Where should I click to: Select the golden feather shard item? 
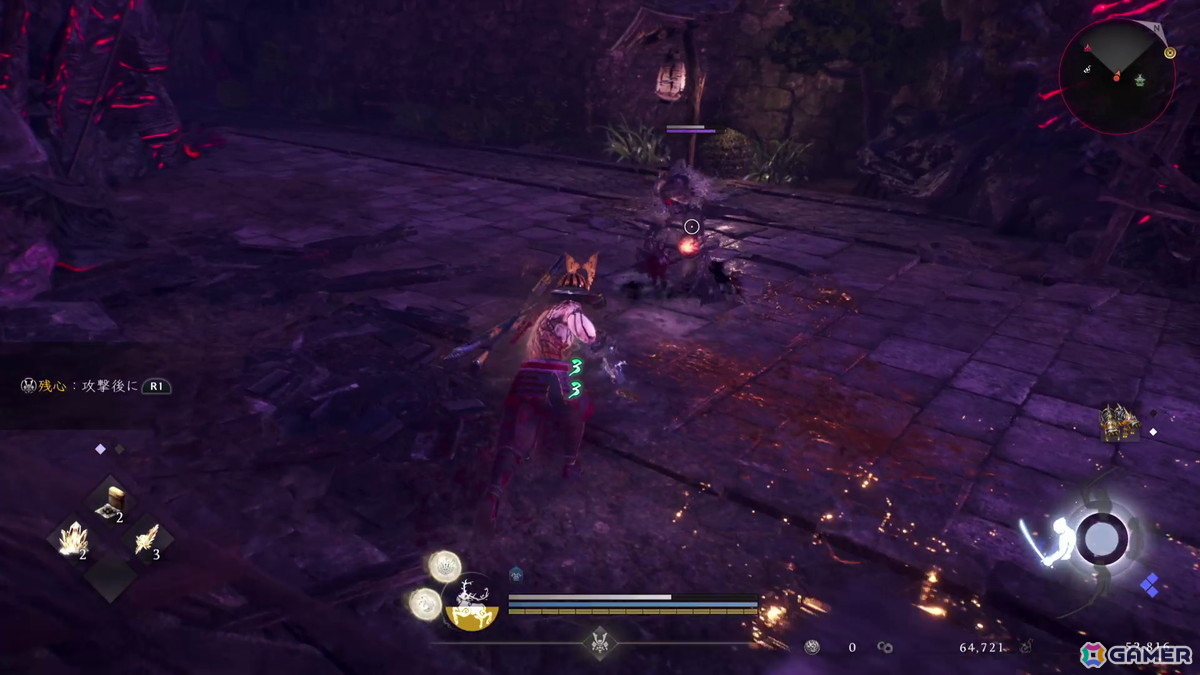148,542
